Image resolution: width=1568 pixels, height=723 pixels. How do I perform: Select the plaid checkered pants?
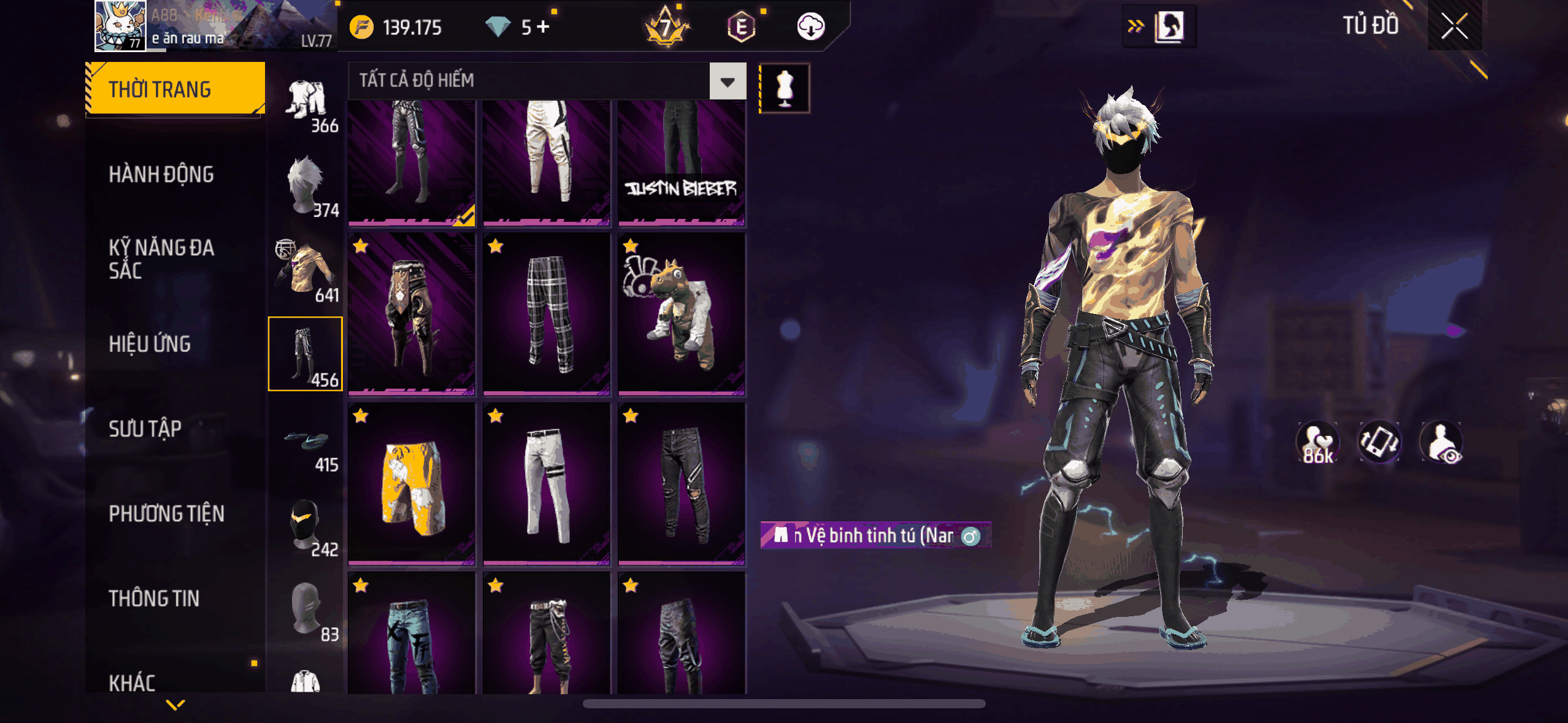click(x=547, y=313)
